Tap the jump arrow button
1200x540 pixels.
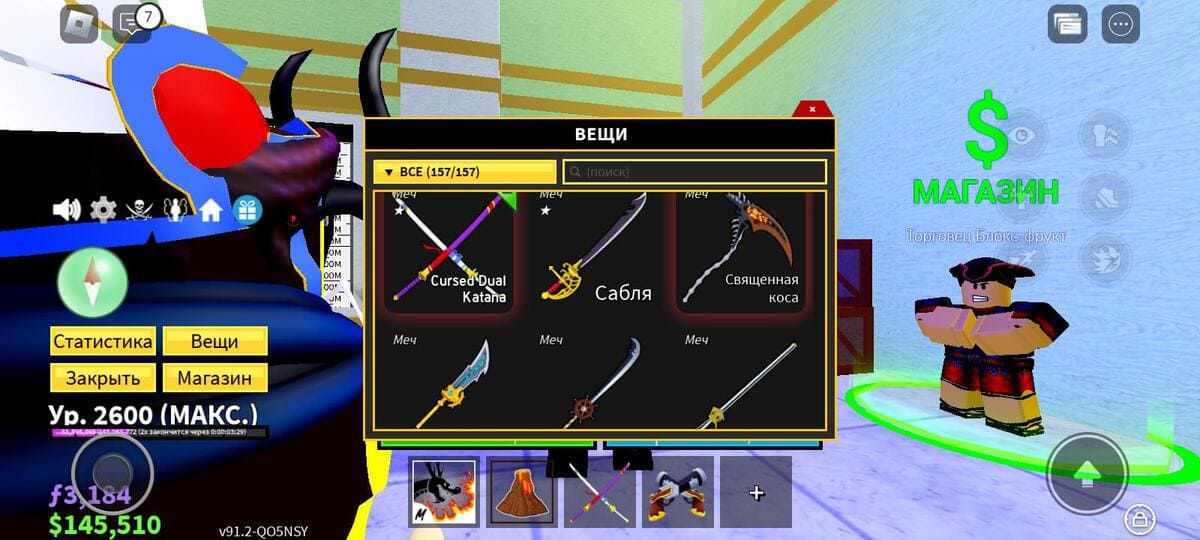1086,473
